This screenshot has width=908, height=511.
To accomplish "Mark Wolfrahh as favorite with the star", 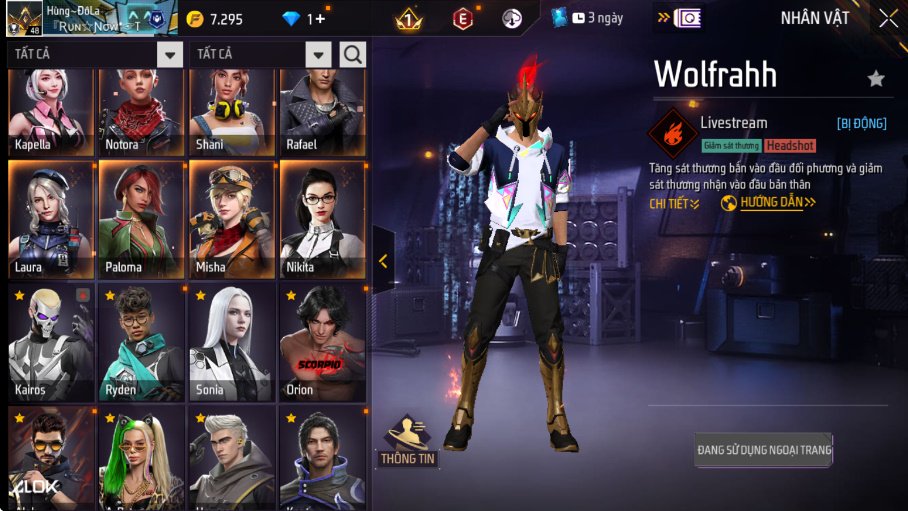I will click(876, 78).
